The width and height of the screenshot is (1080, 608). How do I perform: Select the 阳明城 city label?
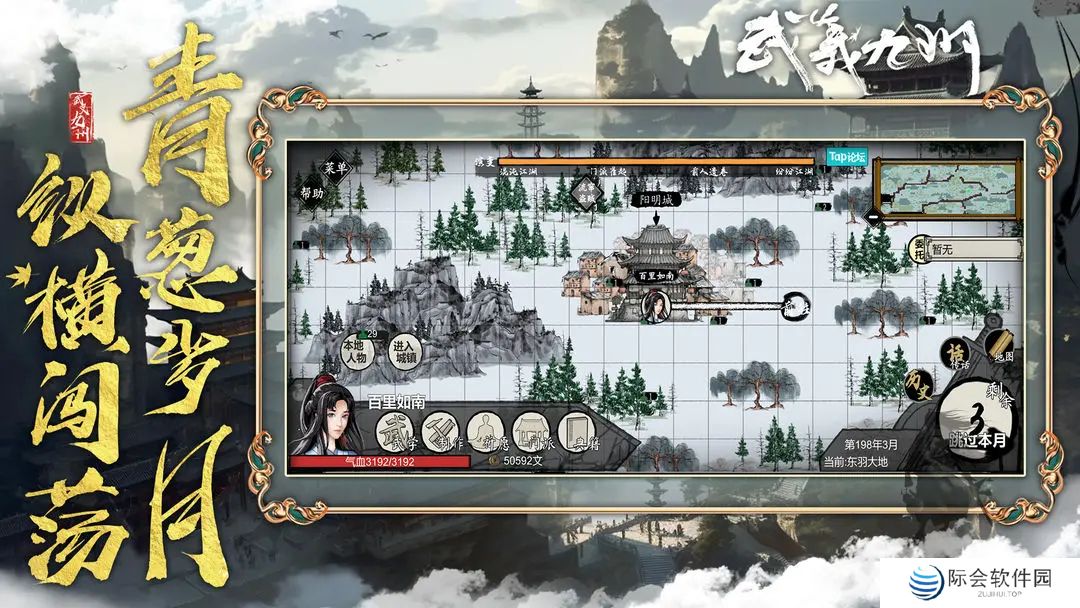pyautogui.click(x=658, y=199)
